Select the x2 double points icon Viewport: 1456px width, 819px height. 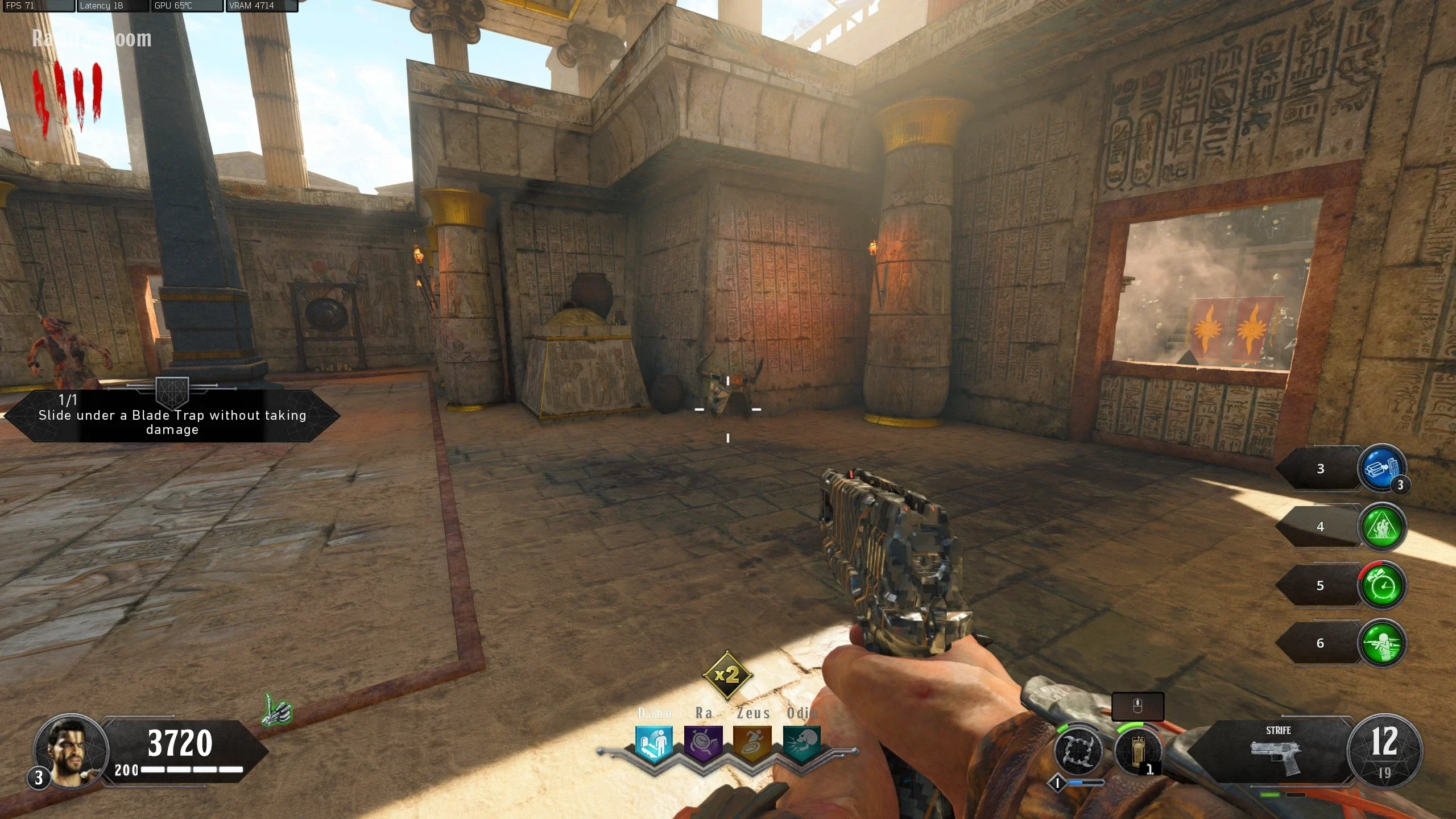point(727,676)
